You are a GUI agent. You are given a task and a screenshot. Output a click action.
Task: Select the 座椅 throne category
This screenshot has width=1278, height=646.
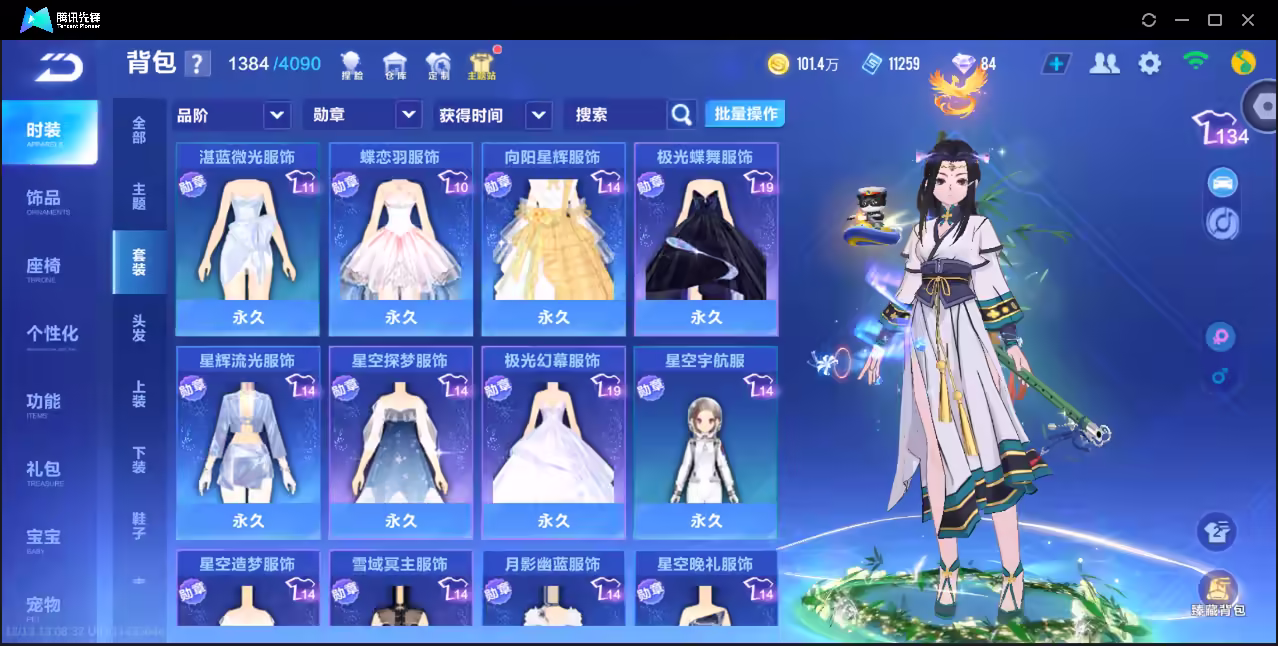point(44,268)
